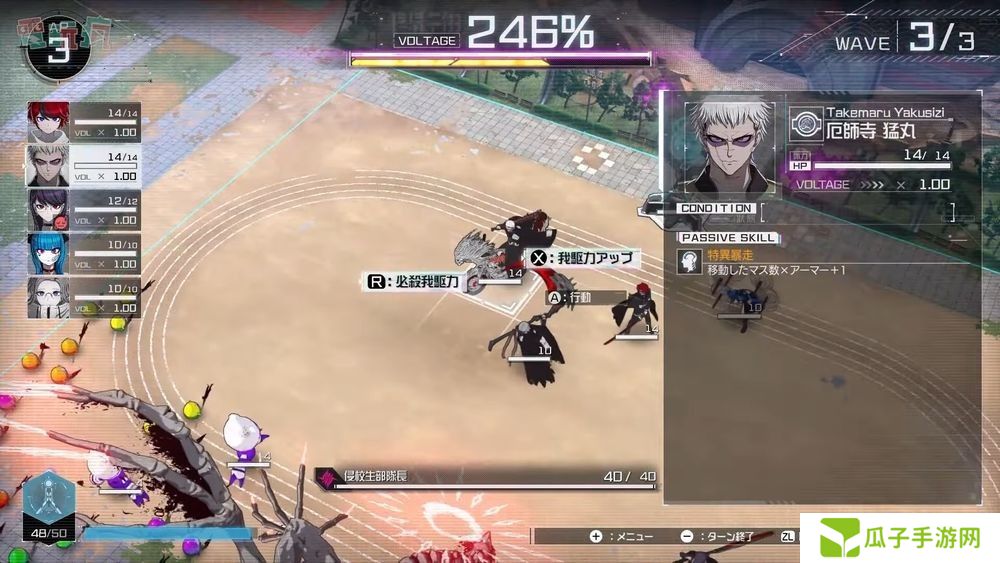Click Takemaru Yakusizi's large detail portrait
Screen dimensions: 1000x563
tap(729, 145)
